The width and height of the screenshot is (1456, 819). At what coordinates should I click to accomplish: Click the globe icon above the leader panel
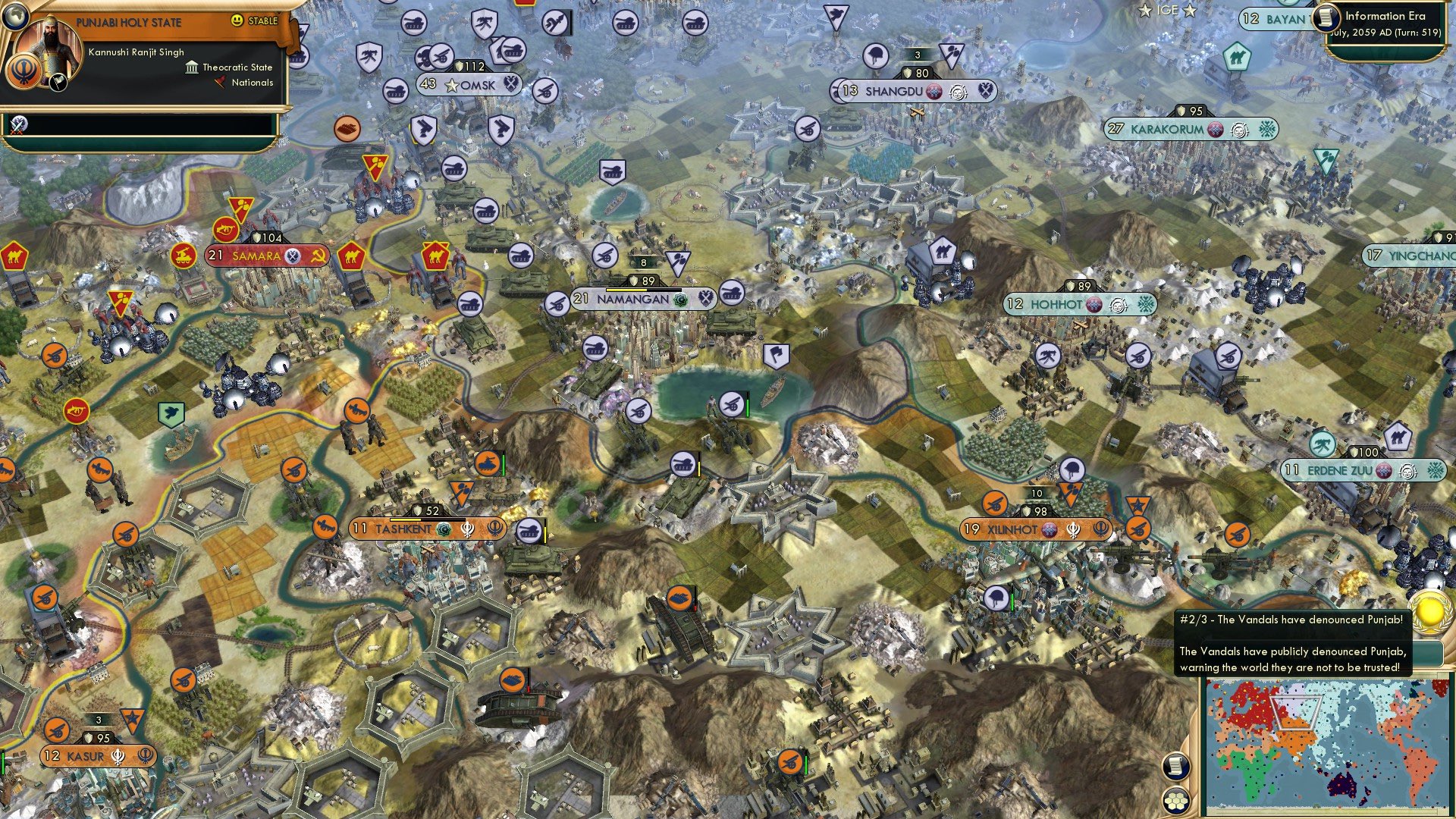(16, 15)
